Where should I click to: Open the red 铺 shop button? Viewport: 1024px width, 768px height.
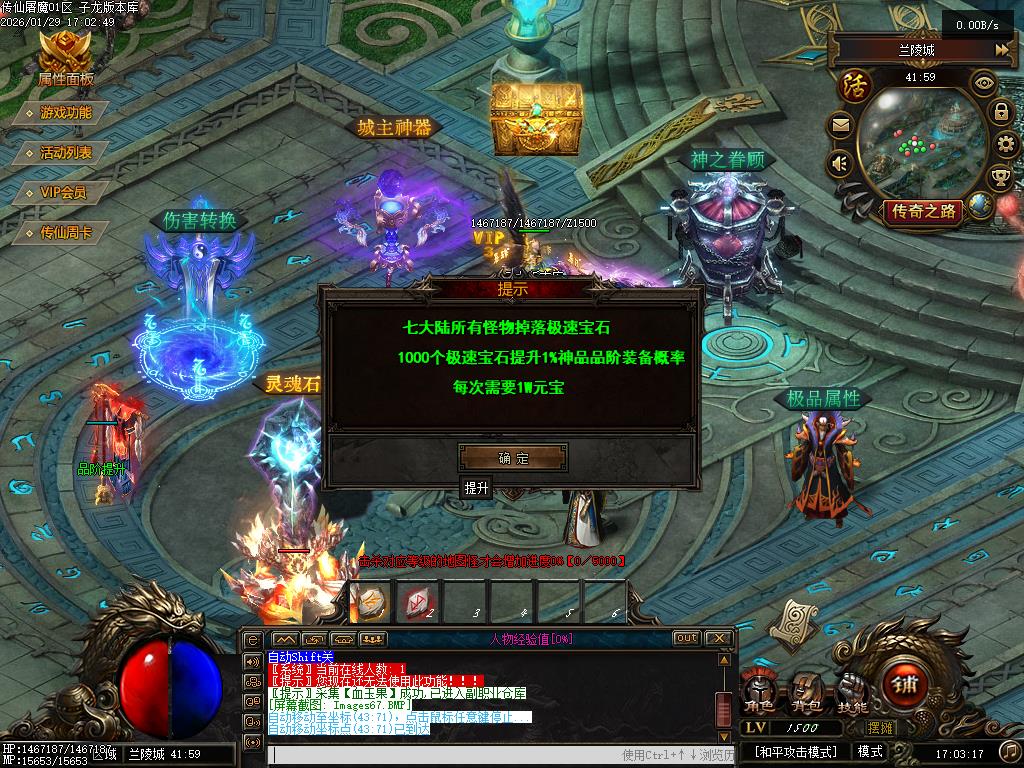[904, 685]
